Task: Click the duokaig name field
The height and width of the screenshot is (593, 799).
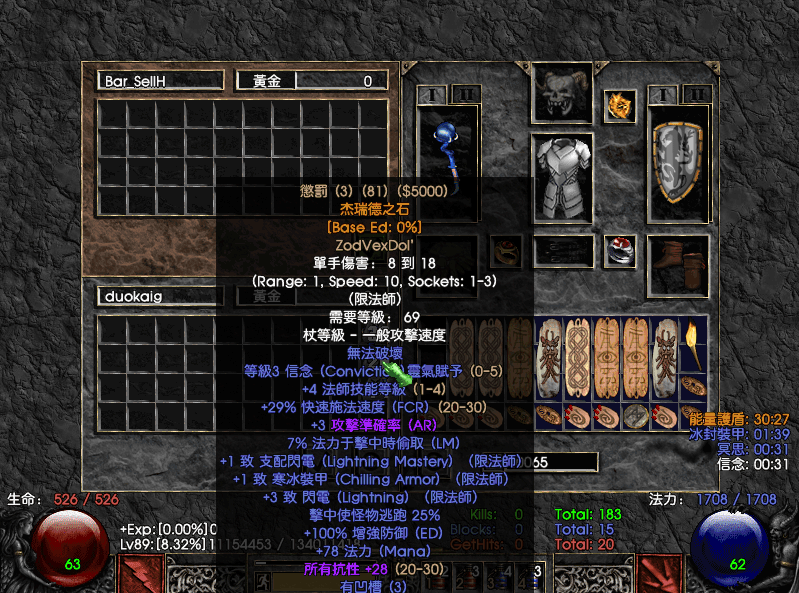Action: (160, 297)
